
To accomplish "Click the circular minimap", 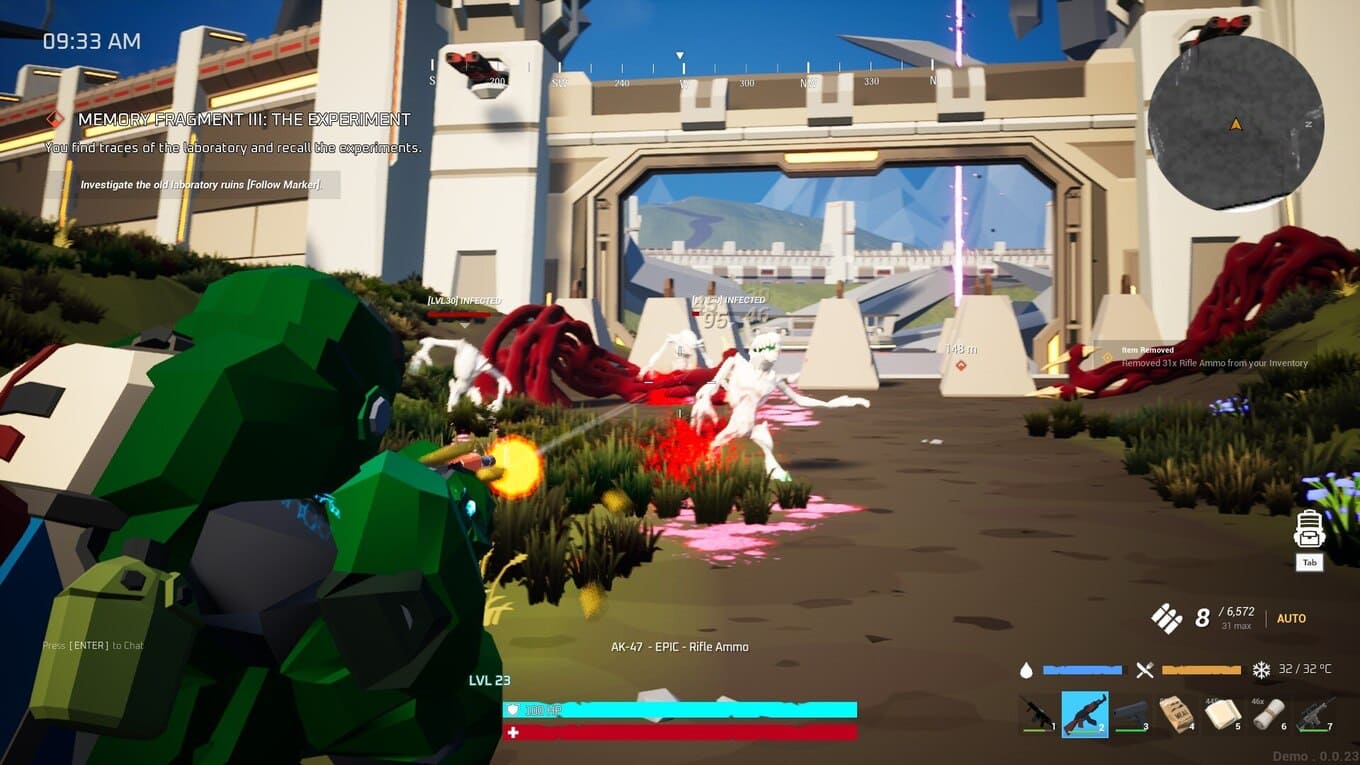I will pyautogui.click(x=1235, y=124).
